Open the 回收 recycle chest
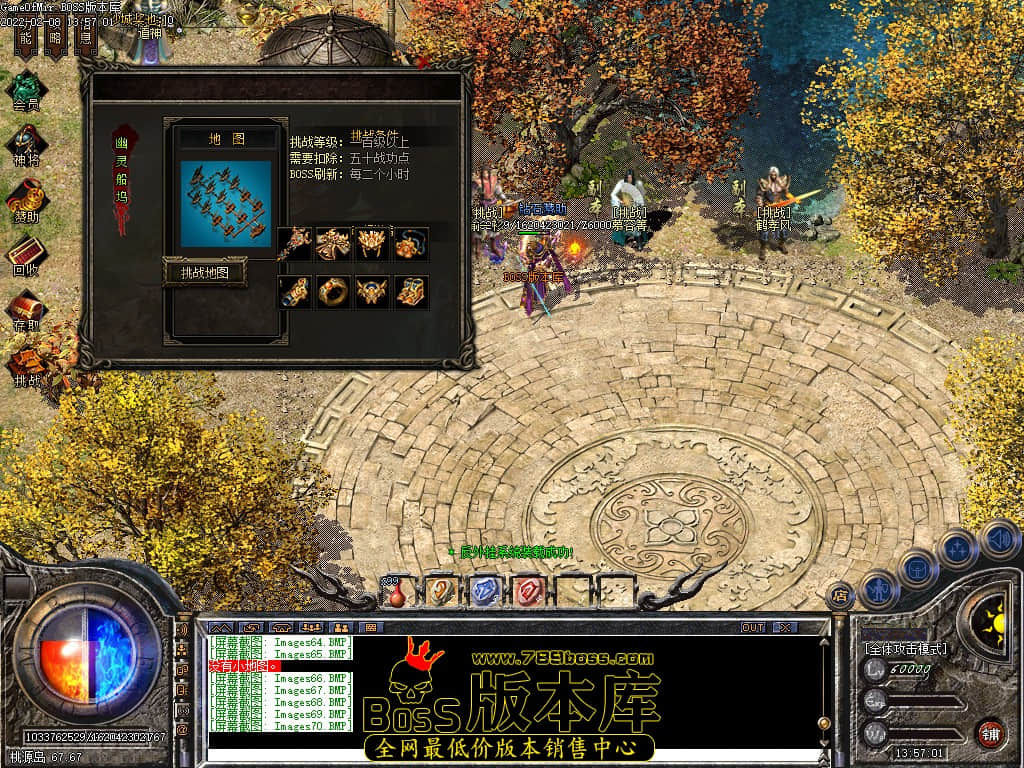 tap(26, 255)
